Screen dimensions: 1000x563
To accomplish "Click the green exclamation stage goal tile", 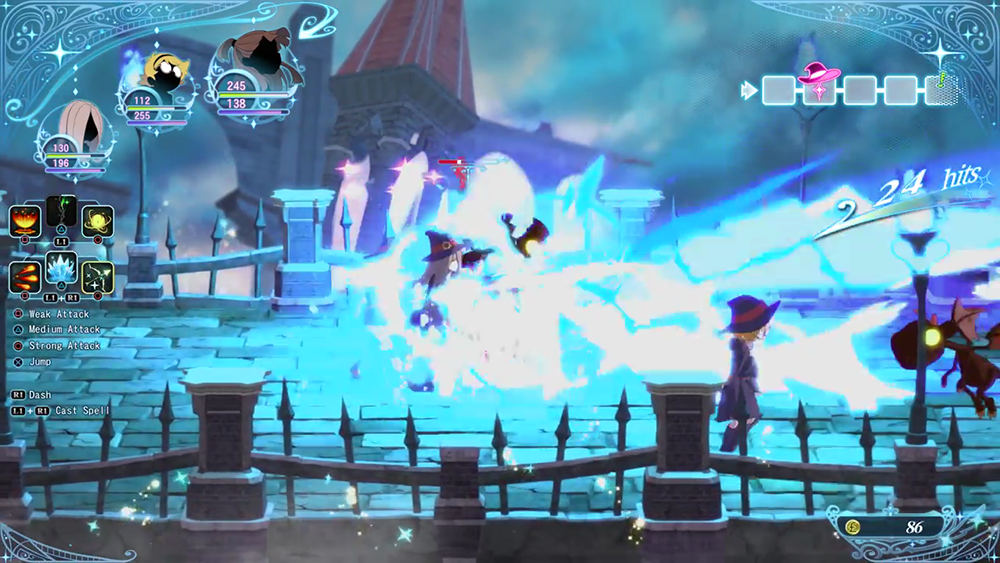I will click(940, 89).
